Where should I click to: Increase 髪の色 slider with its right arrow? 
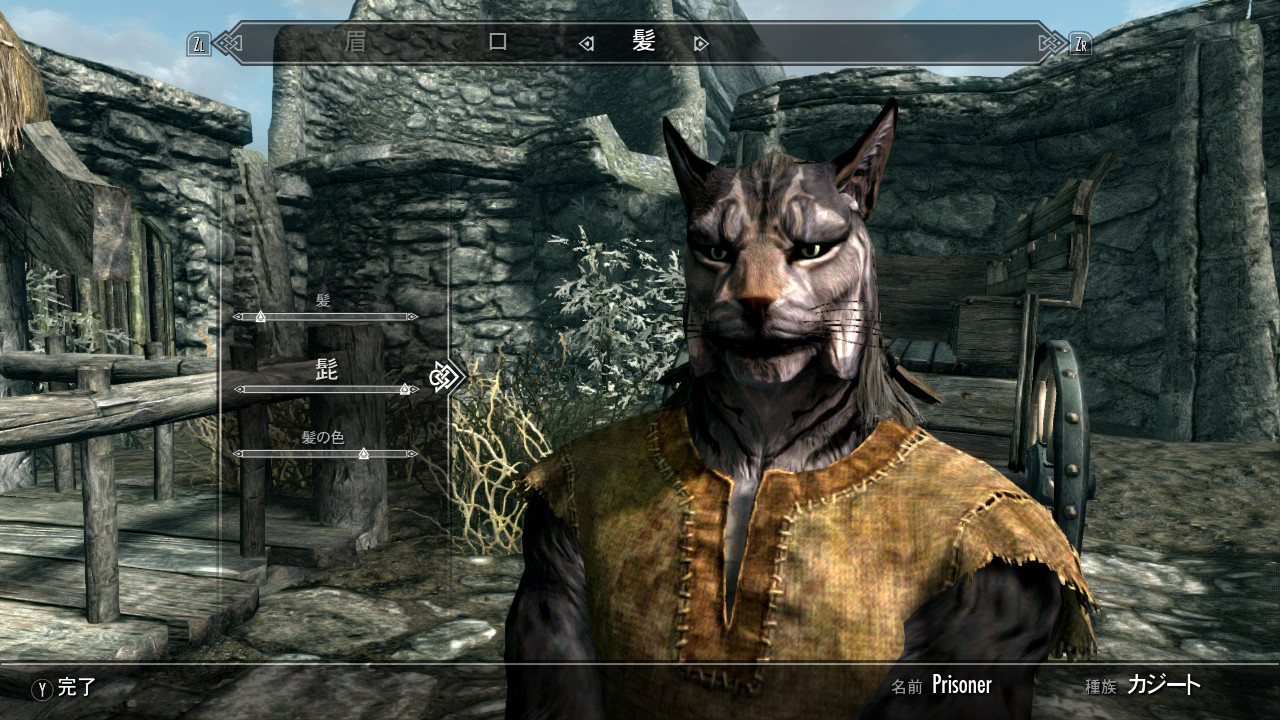pyautogui.click(x=413, y=454)
